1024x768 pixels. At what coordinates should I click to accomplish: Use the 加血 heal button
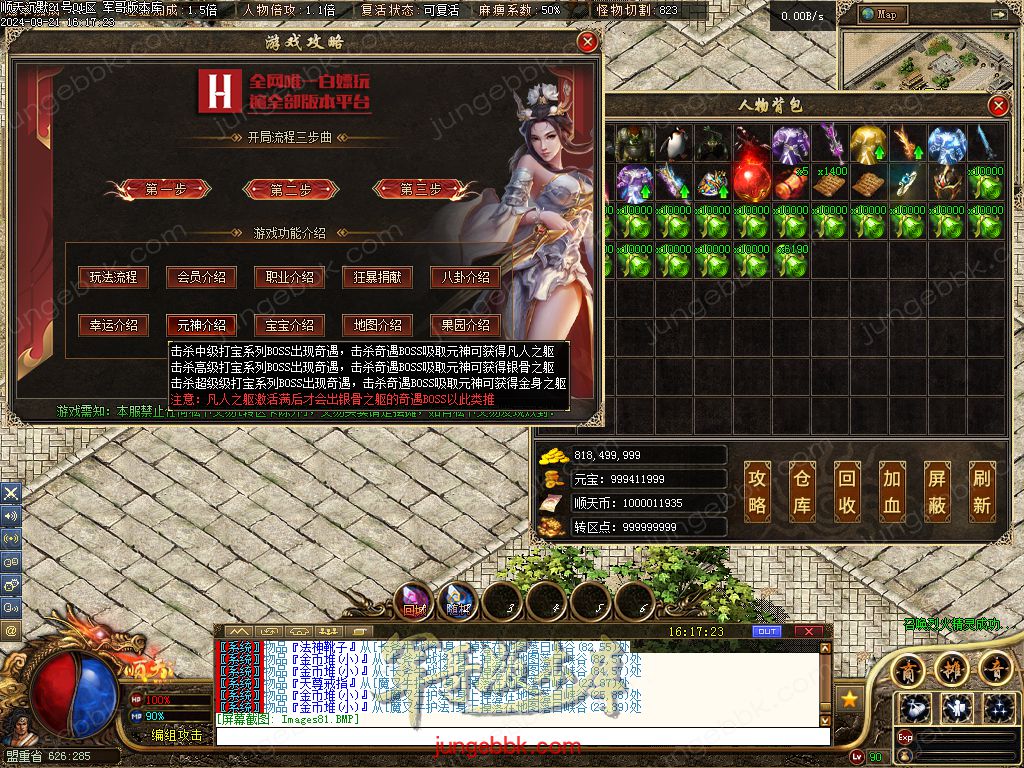892,491
